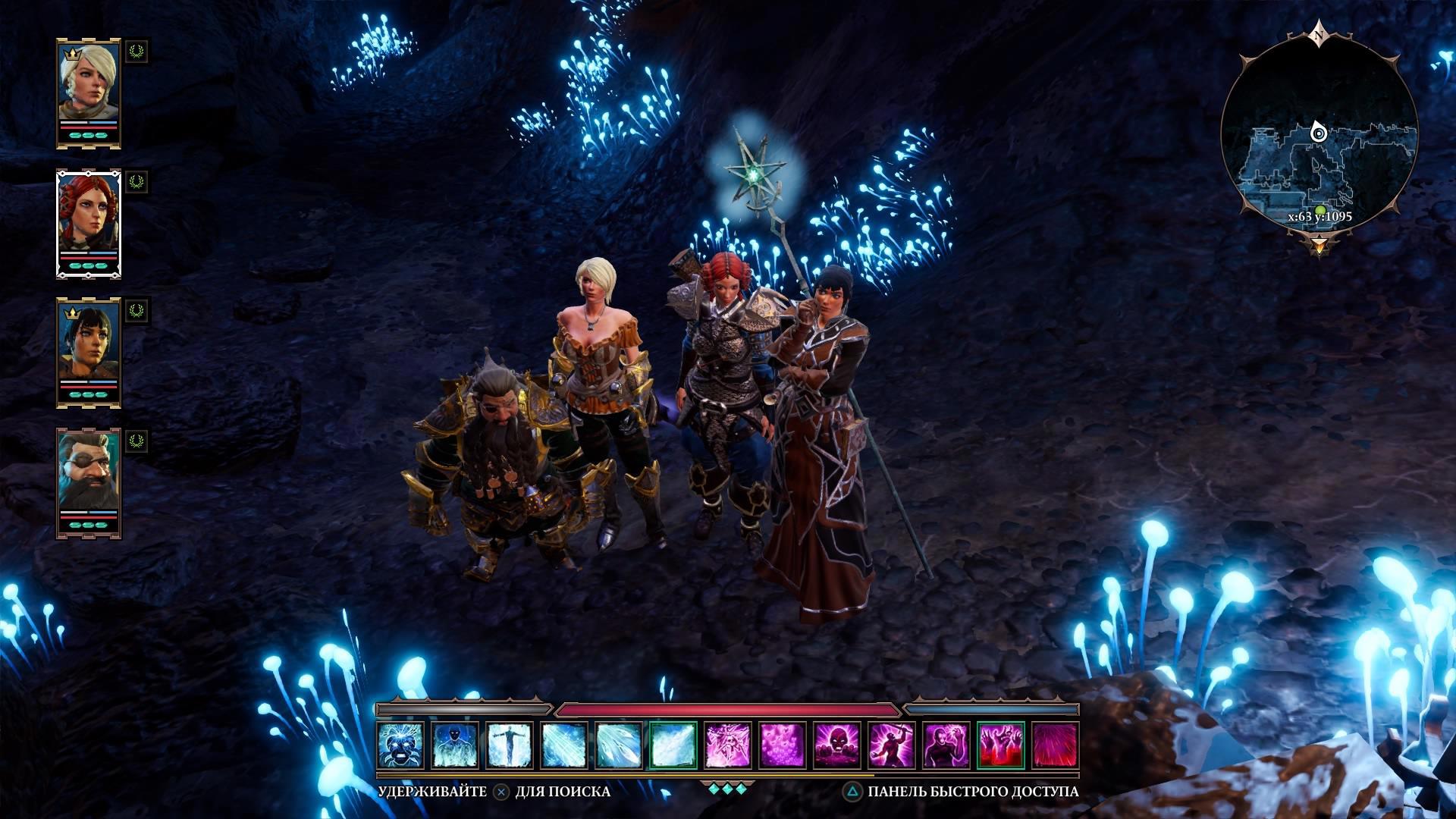Use the frozen glowing-eyed figure skill
The height and width of the screenshot is (819, 1456).
pyautogui.click(x=455, y=745)
